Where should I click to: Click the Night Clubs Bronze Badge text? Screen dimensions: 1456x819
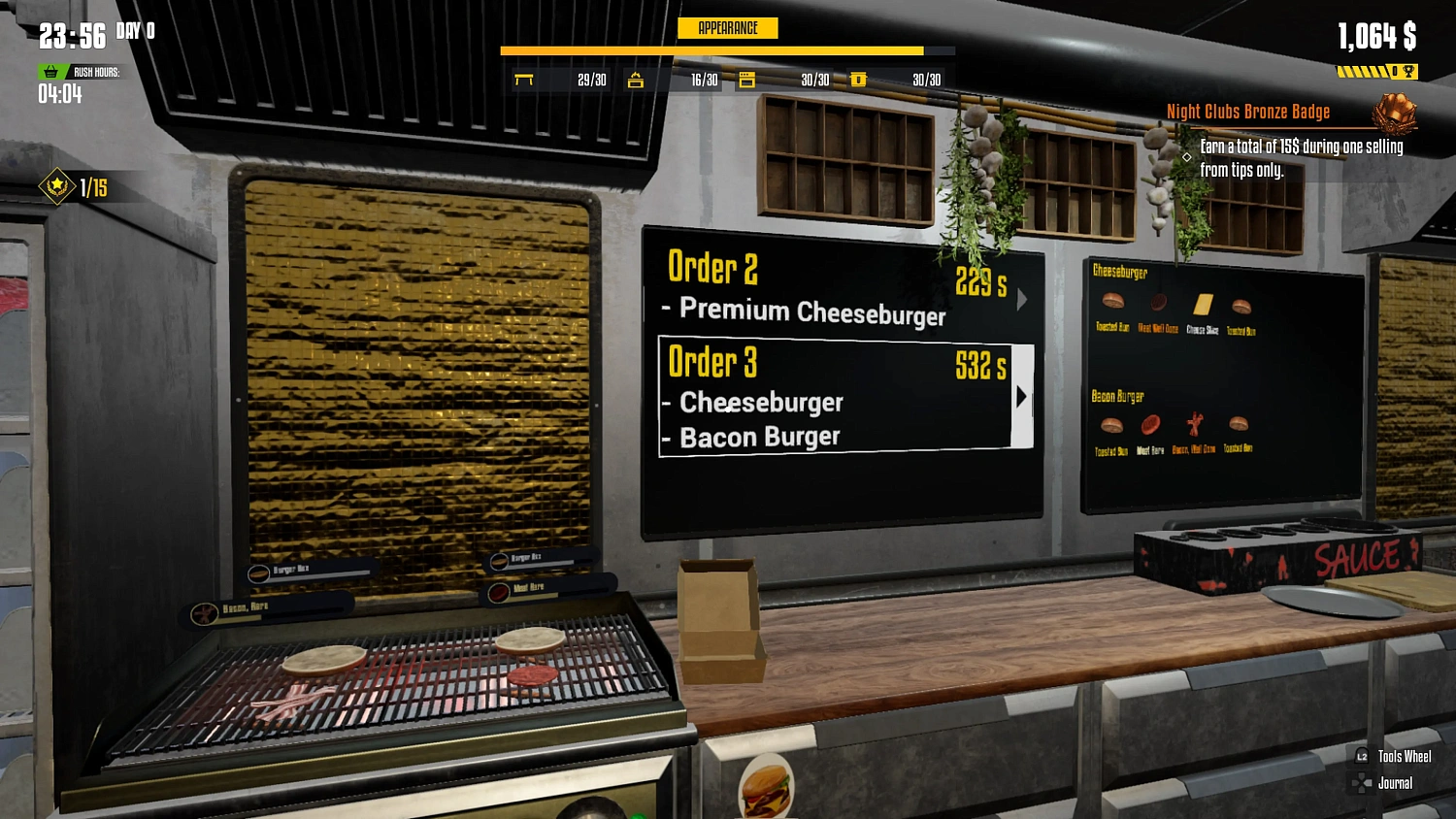click(x=1248, y=111)
